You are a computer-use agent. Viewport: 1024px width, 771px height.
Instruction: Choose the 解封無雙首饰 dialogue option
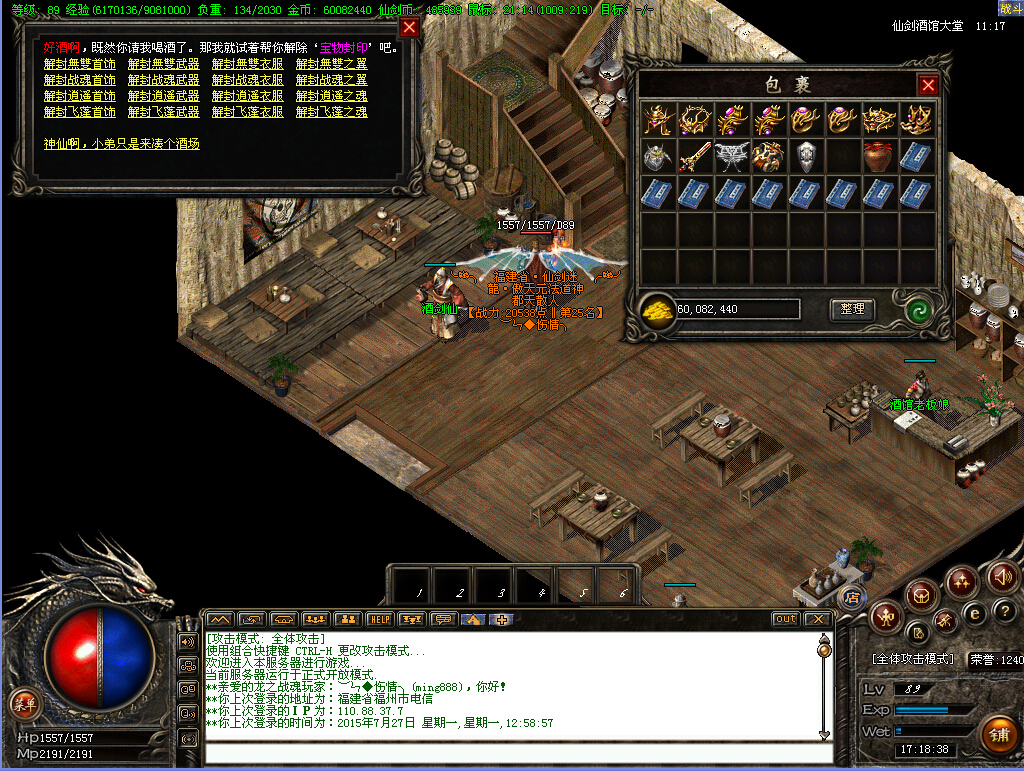click(79, 64)
